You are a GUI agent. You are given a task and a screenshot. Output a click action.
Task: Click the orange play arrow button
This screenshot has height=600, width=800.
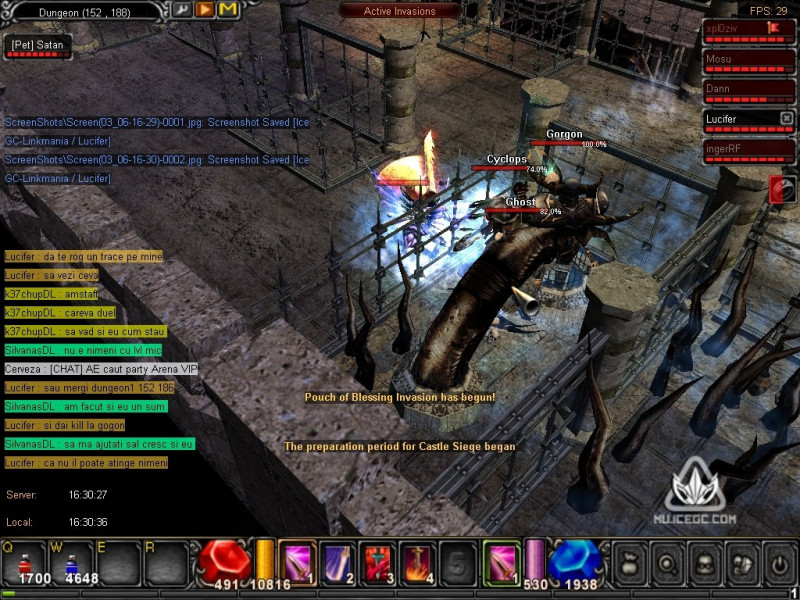coord(204,10)
